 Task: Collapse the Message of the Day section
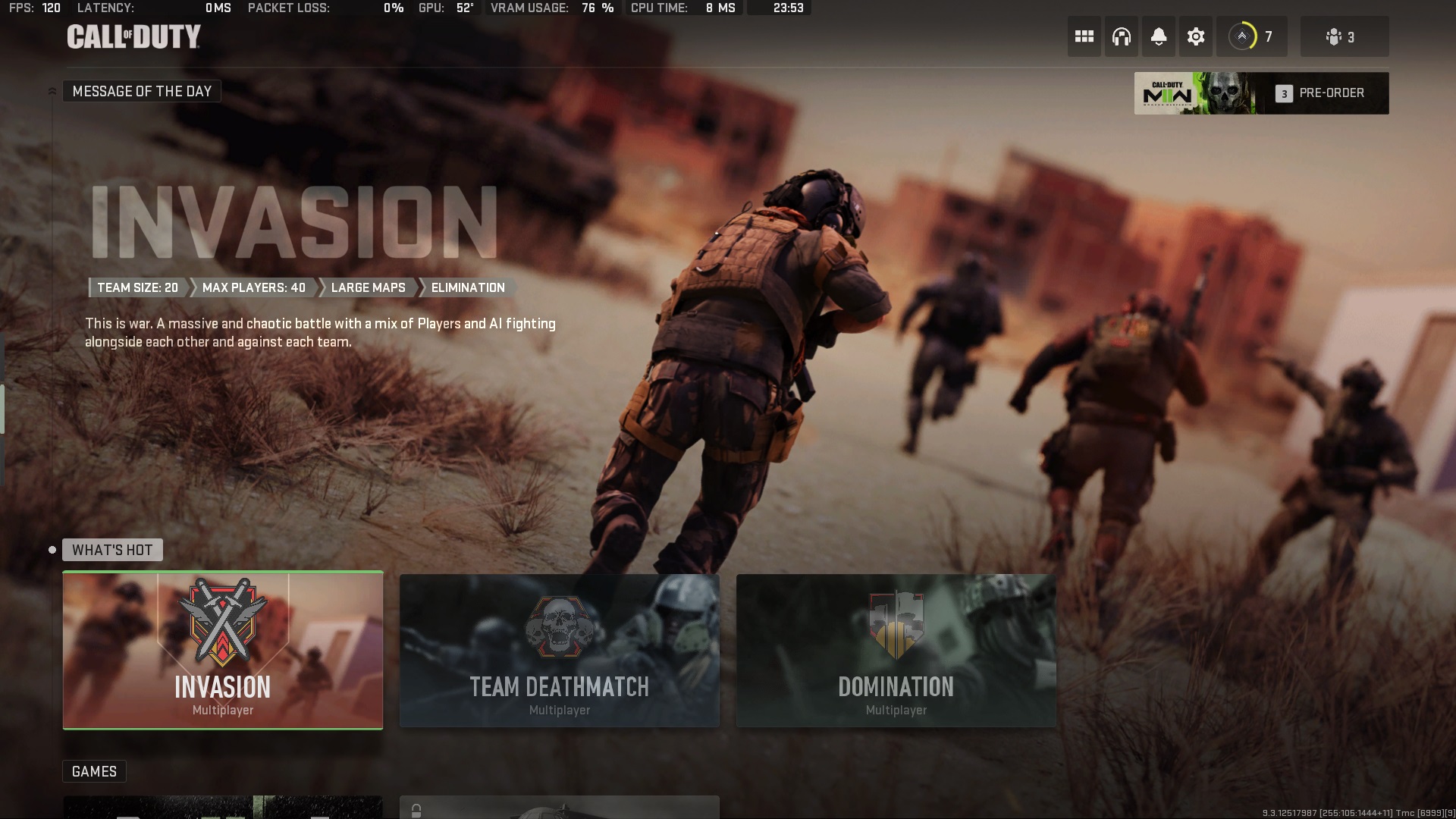tap(52, 91)
